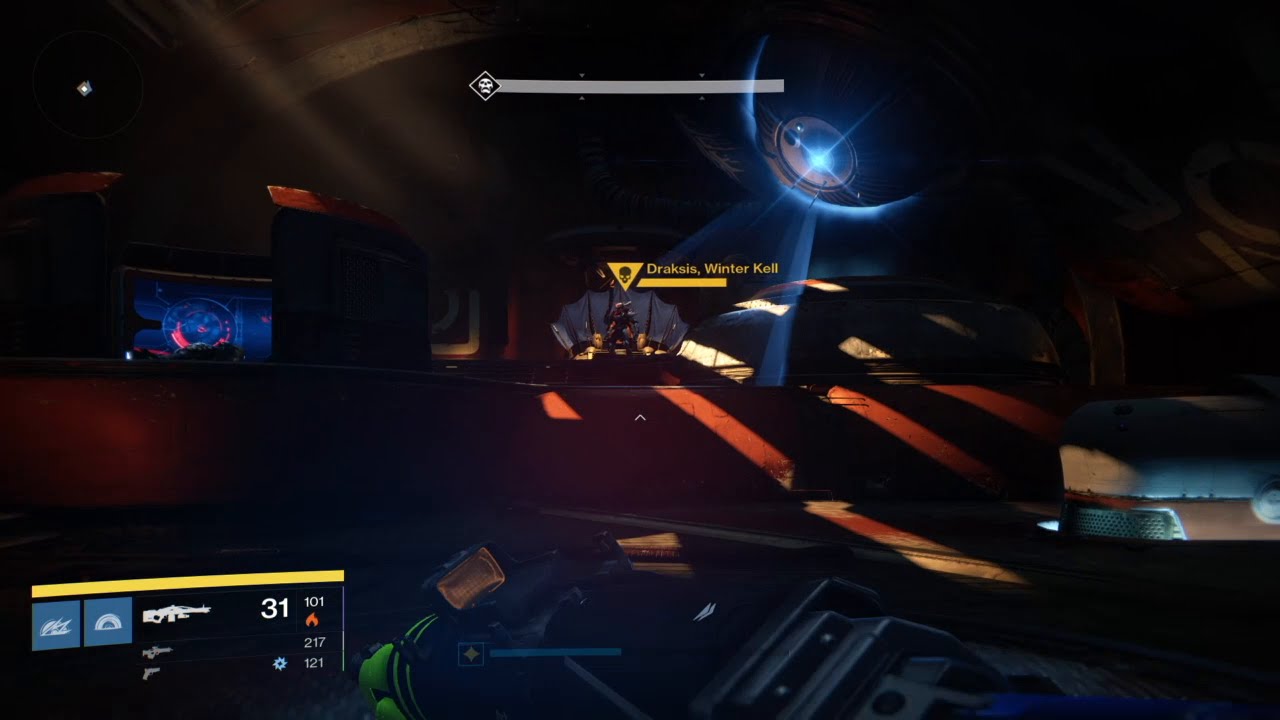The image size is (1280, 720).
Task: Activate the grenade ability icon
Action: coord(56,623)
